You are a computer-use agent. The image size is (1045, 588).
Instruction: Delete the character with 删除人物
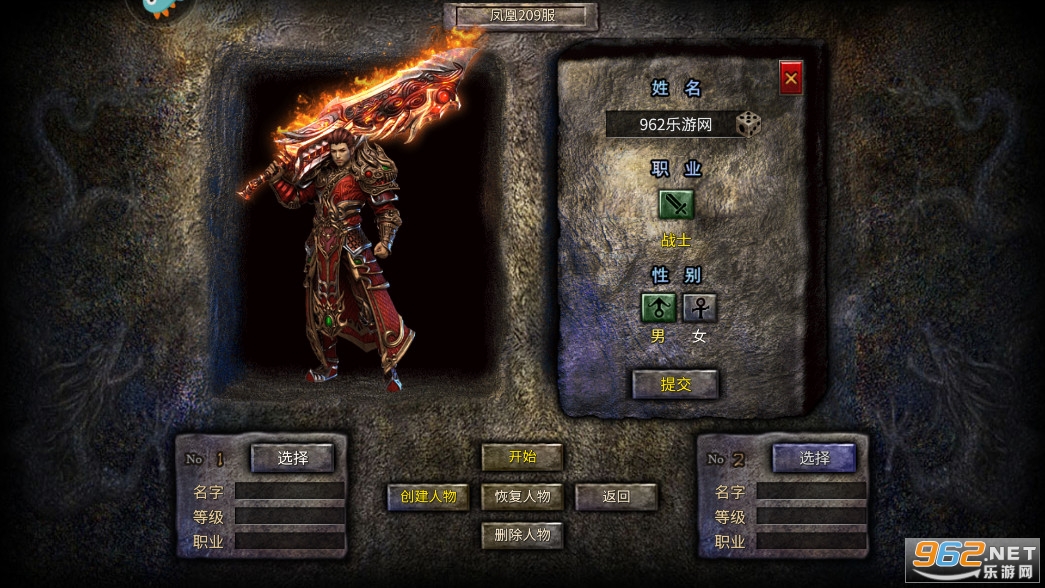click(522, 535)
